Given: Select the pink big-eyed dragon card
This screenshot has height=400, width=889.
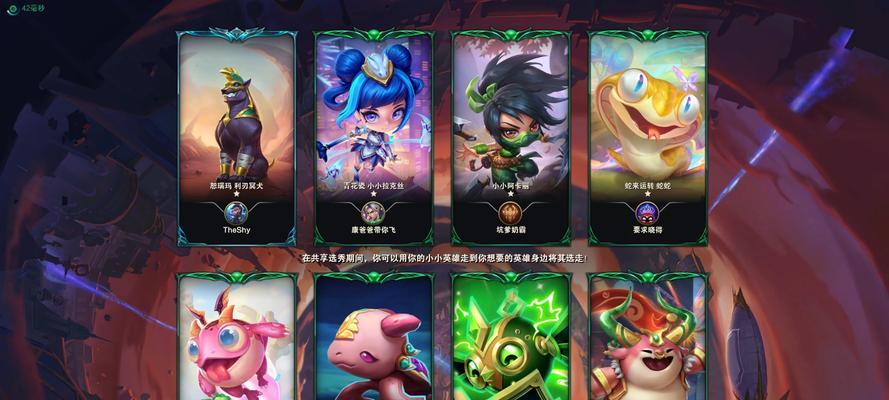Looking at the screenshot, I should pyautogui.click(x=237, y=340).
